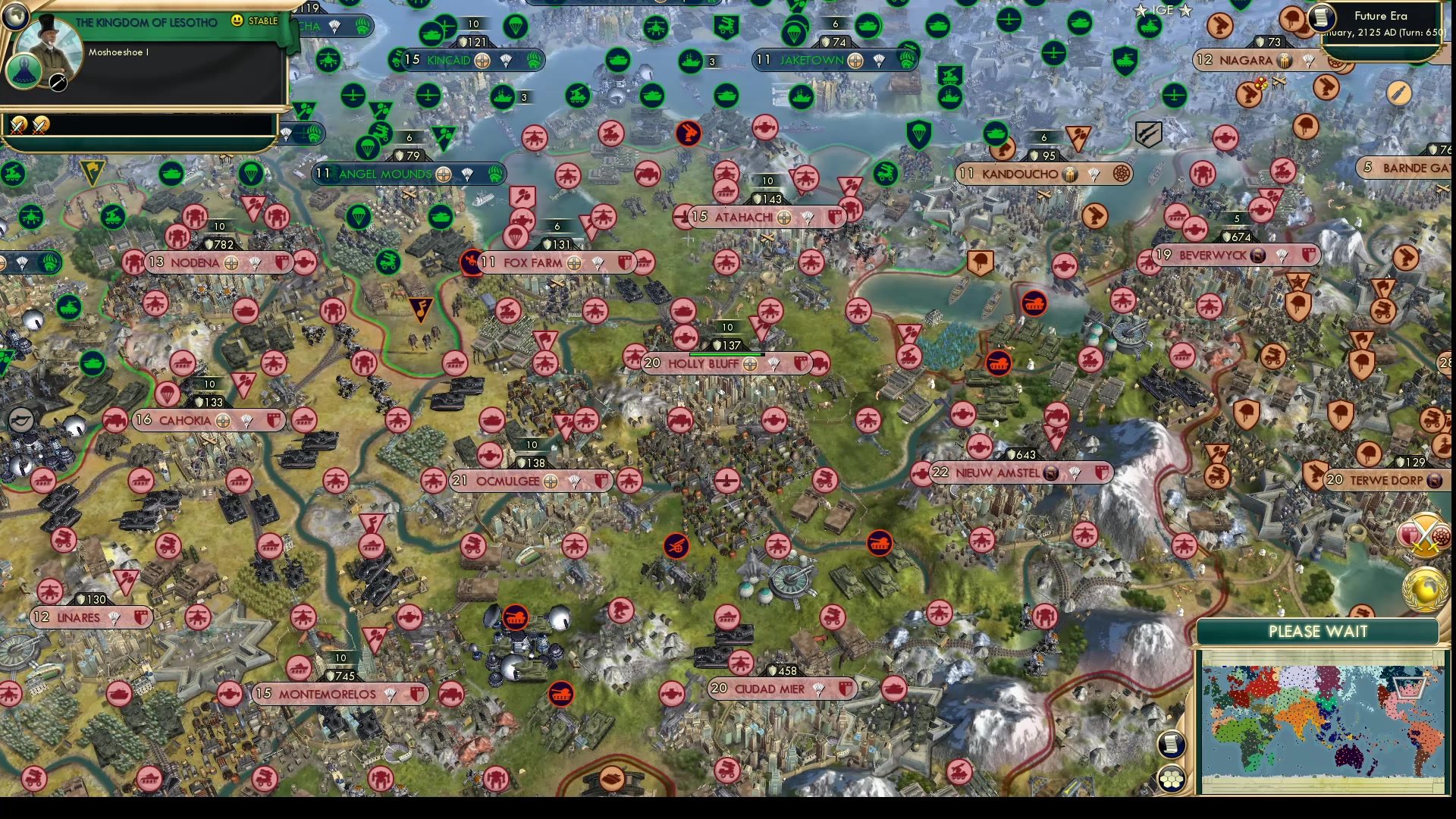Viewport: 1456px width, 819px height.
Task: Click the capital icon on the Nieuw Amstel banner
Action: (x=1051, y=472)
